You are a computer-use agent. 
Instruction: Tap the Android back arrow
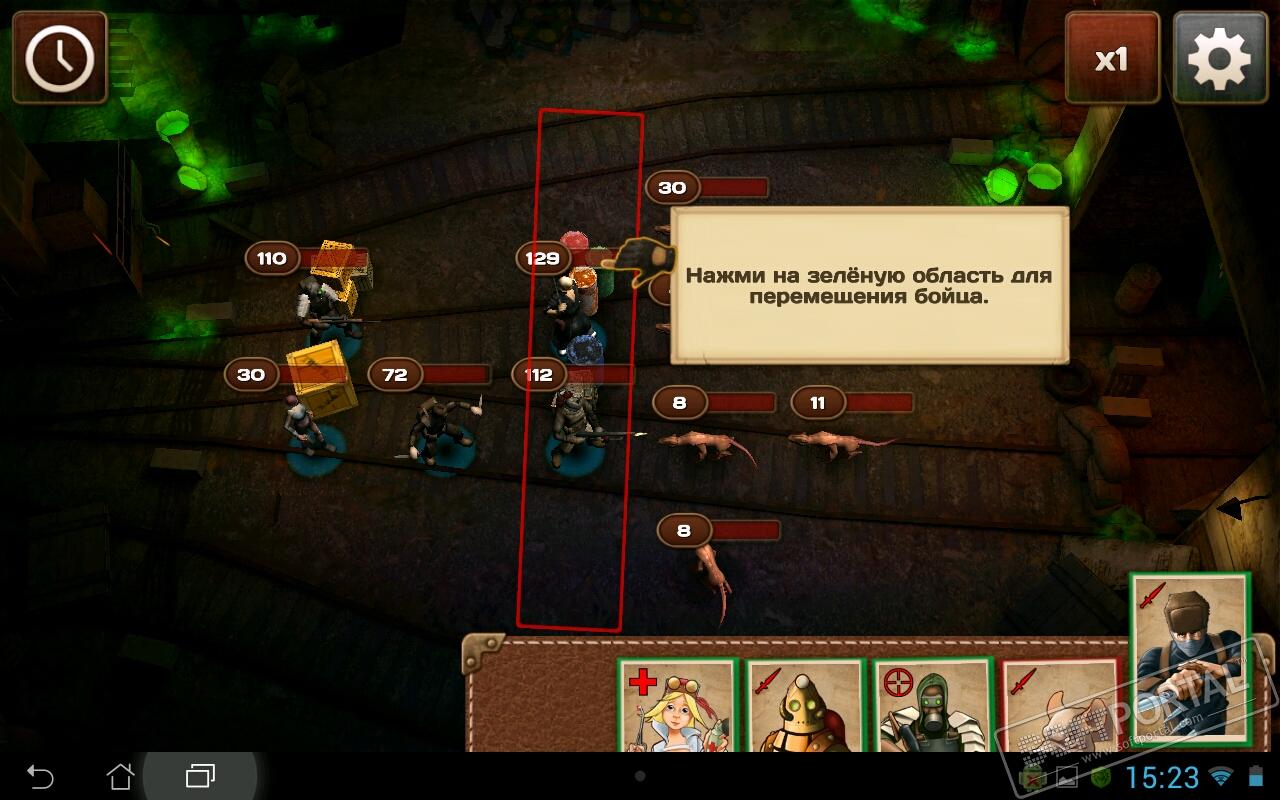click(x=40, y=776)
